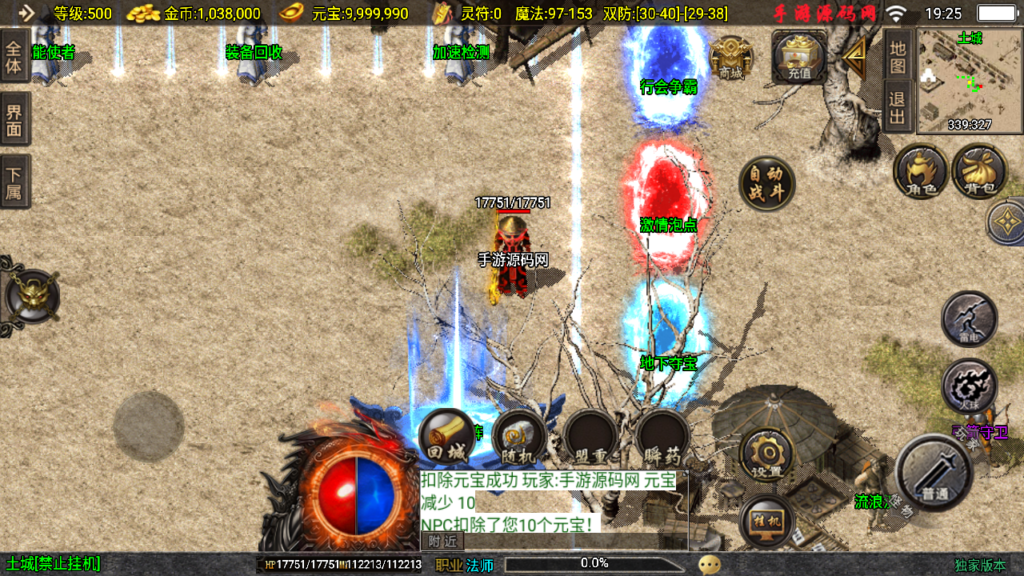Select the 瞬药 quick slot
The height and width of the screenshot is (576, 1024).
663,435
